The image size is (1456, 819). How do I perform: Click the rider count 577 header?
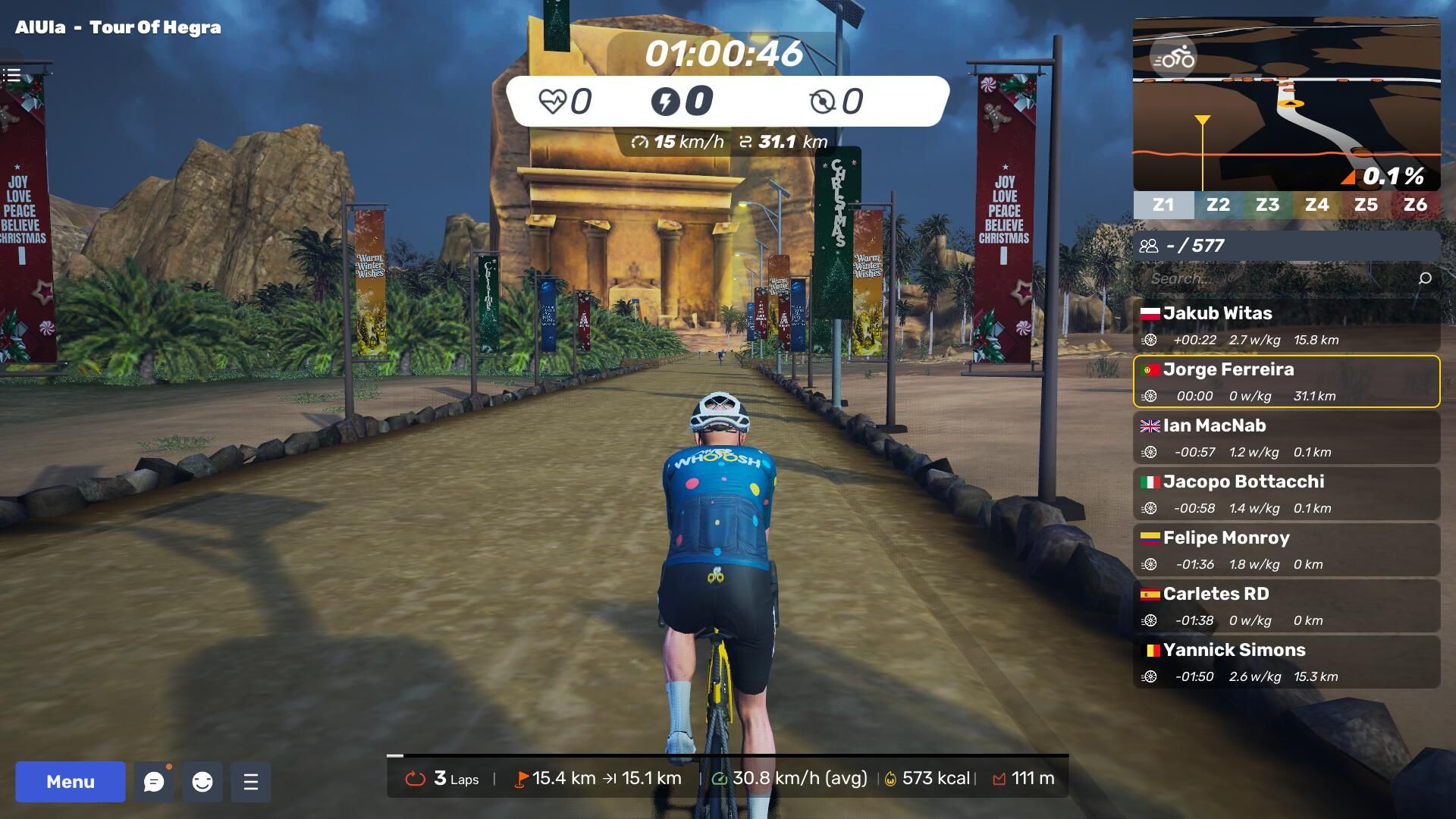tap(1286, 246)
